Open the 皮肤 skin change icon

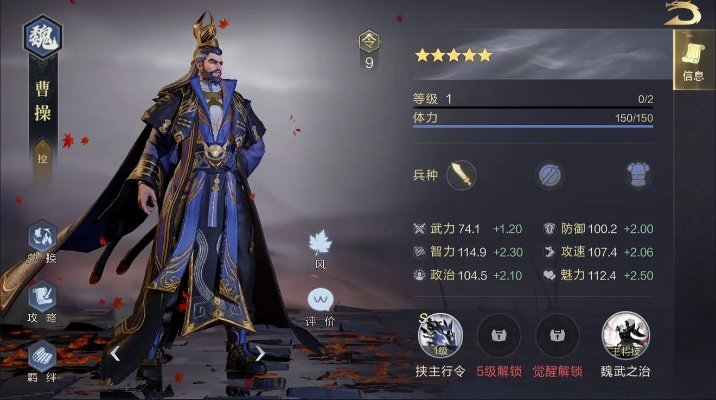tap(42, 238)
